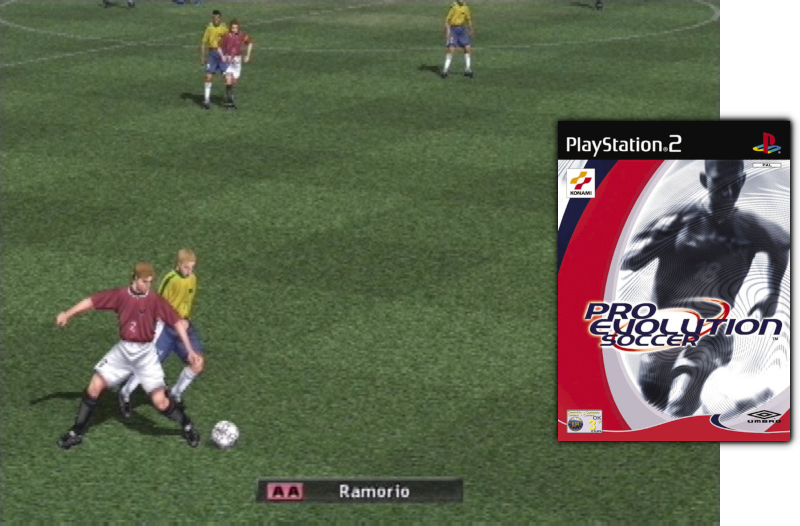Select the Ramorio player name bar

coord(360,490)
